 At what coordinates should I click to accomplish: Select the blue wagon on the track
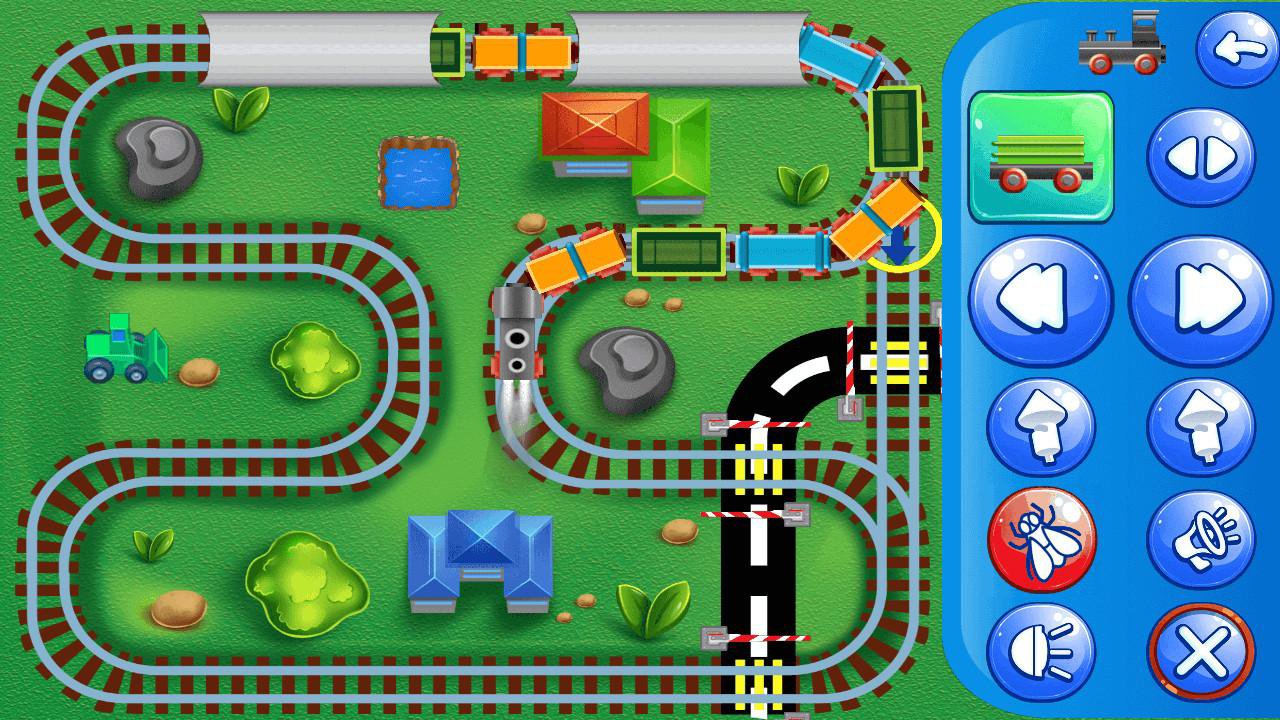785,250
